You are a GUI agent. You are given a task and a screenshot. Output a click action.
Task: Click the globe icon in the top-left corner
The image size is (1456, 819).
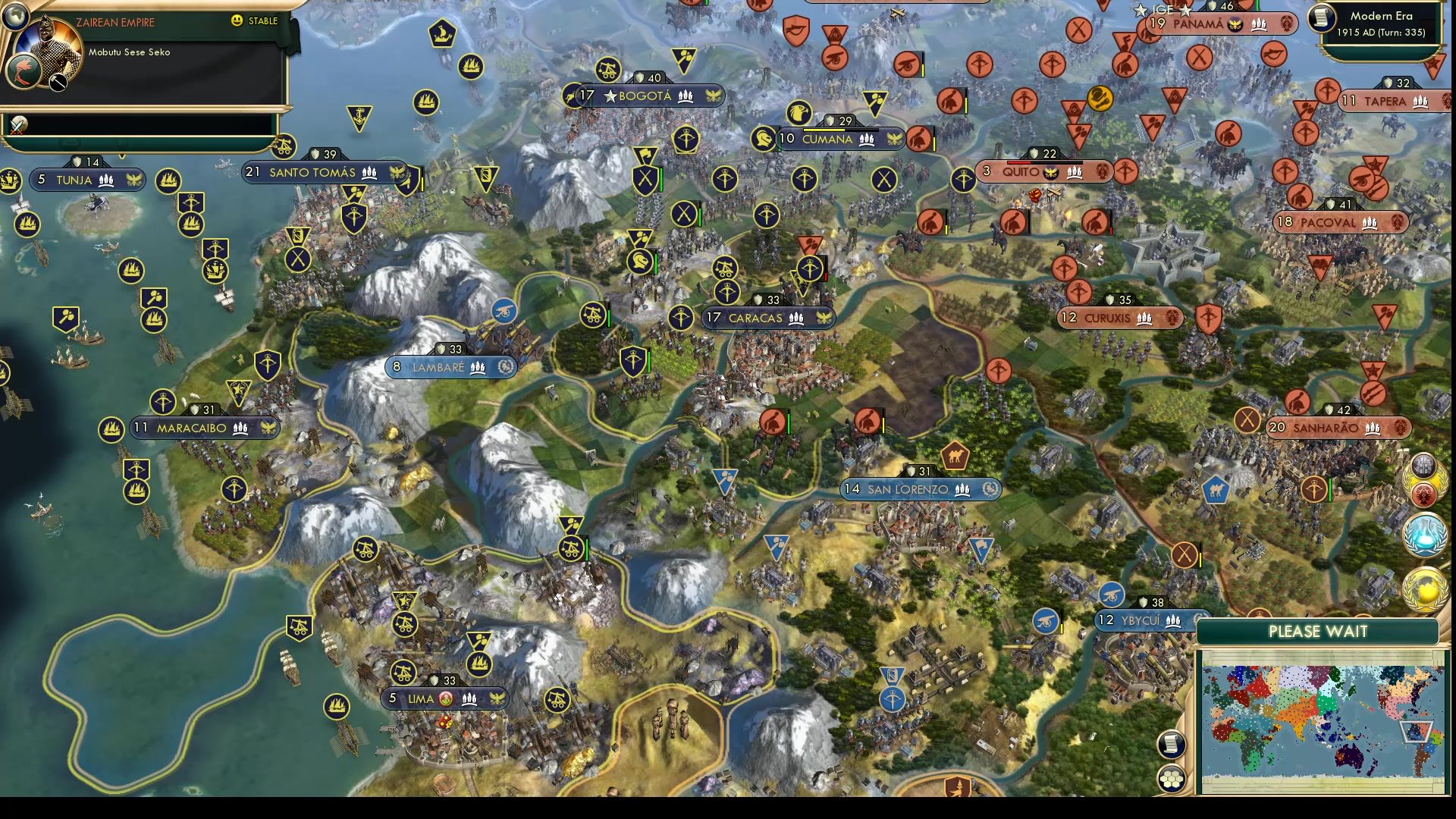click(17, 17)
